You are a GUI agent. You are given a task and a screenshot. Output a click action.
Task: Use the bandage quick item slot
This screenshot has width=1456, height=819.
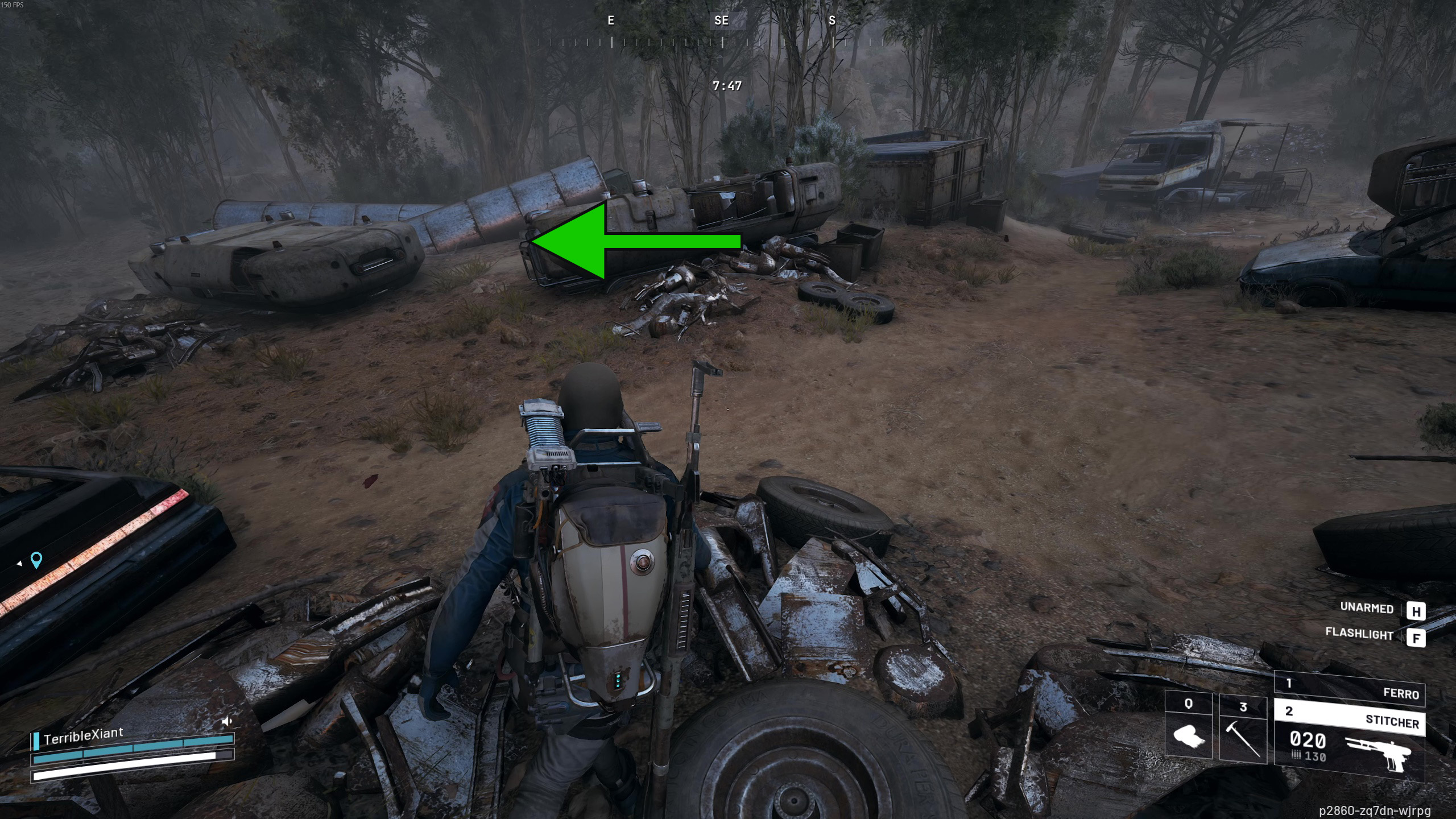[x=1188, y=729]
